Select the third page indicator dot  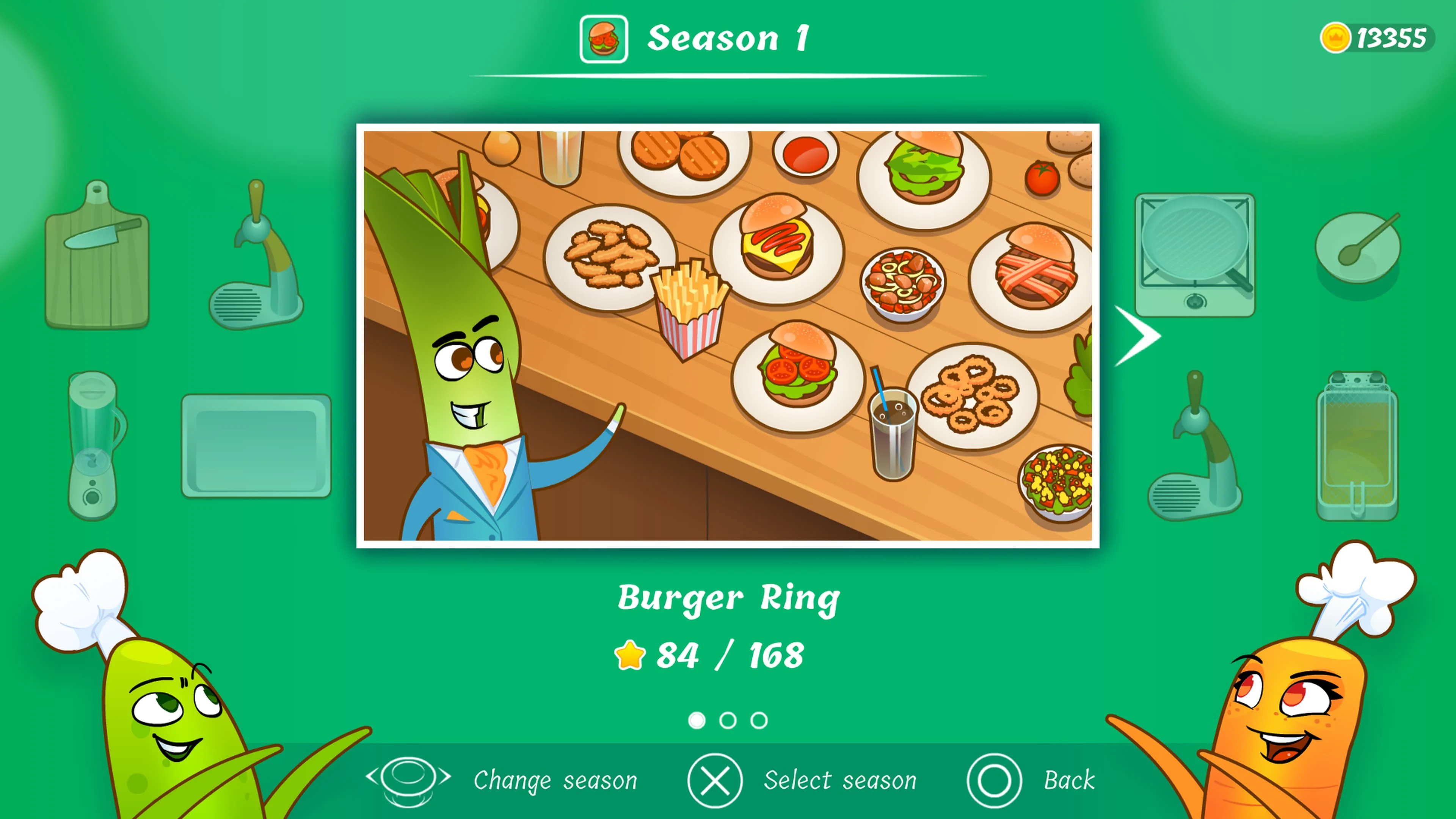pos(759,721)
